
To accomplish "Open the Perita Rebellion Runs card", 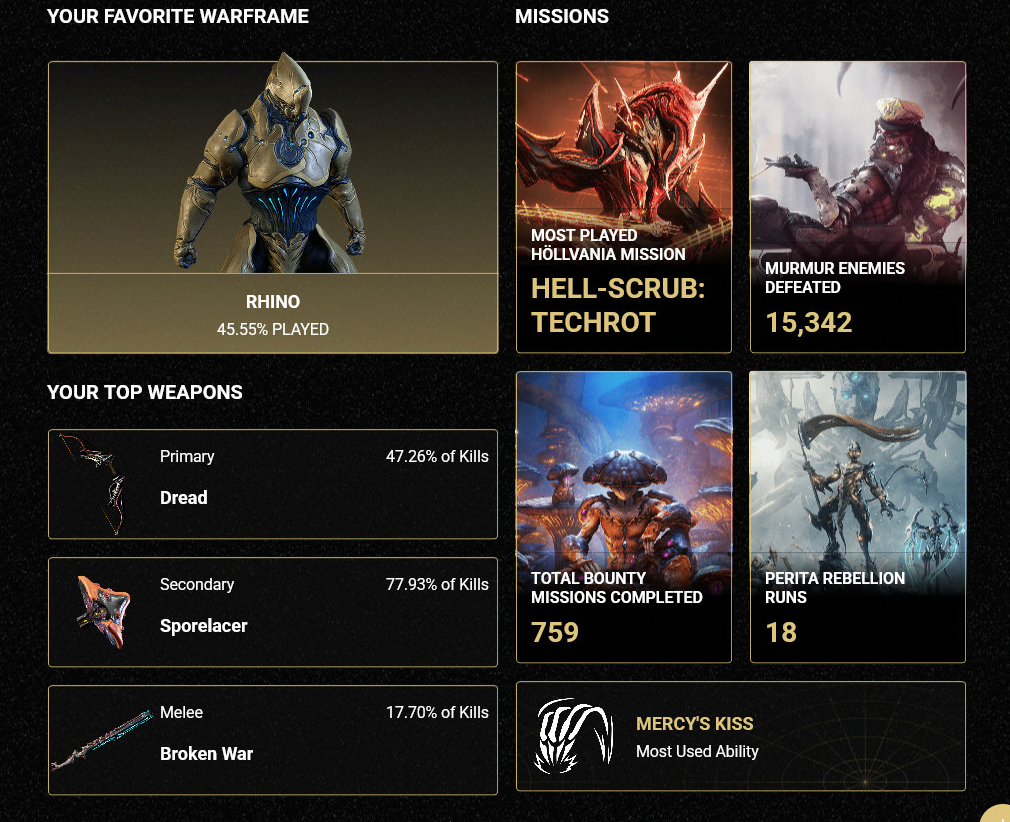I will [x=857, y=517].
